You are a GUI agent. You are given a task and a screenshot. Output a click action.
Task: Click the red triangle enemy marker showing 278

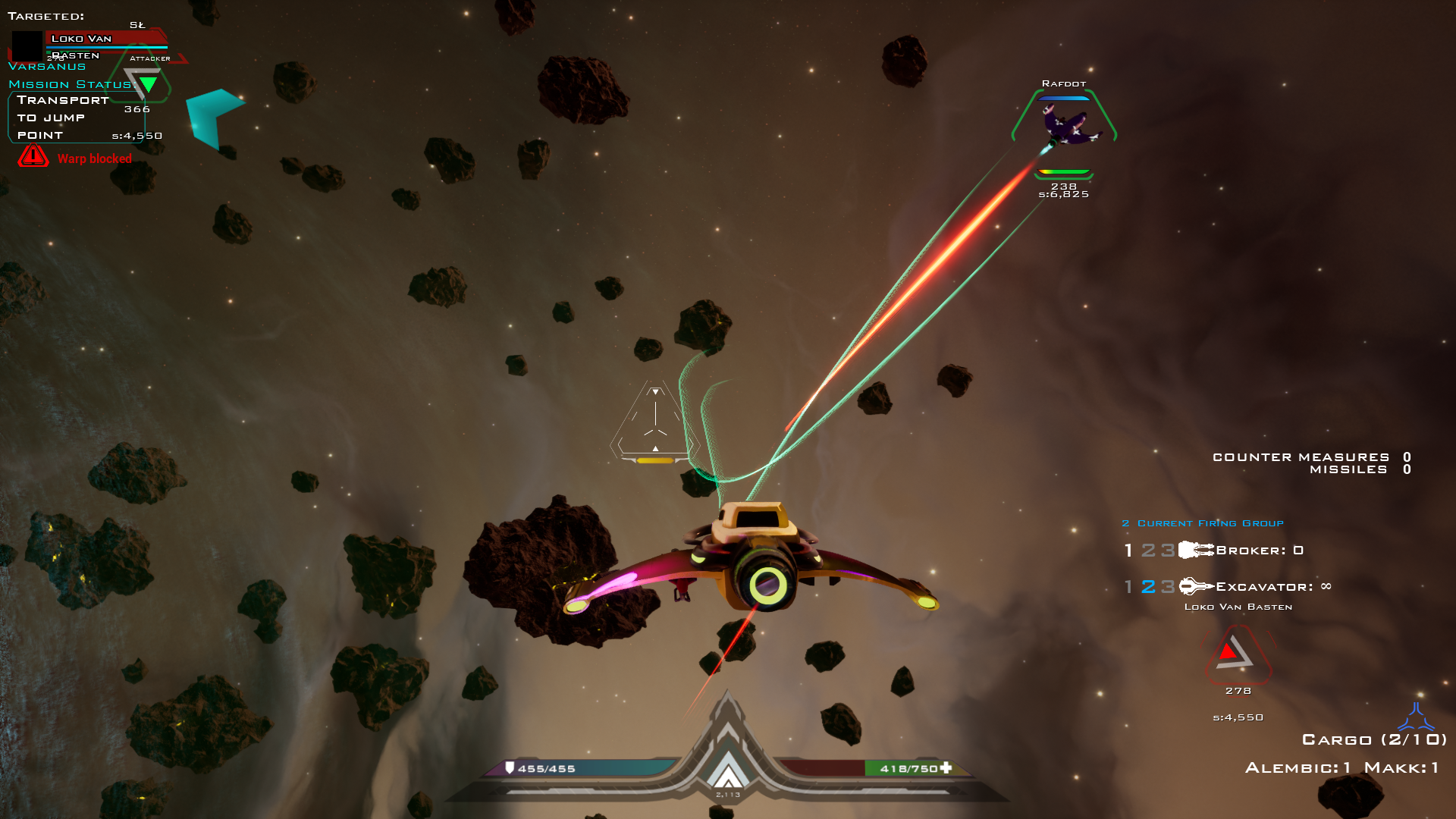pos(1236,656)
